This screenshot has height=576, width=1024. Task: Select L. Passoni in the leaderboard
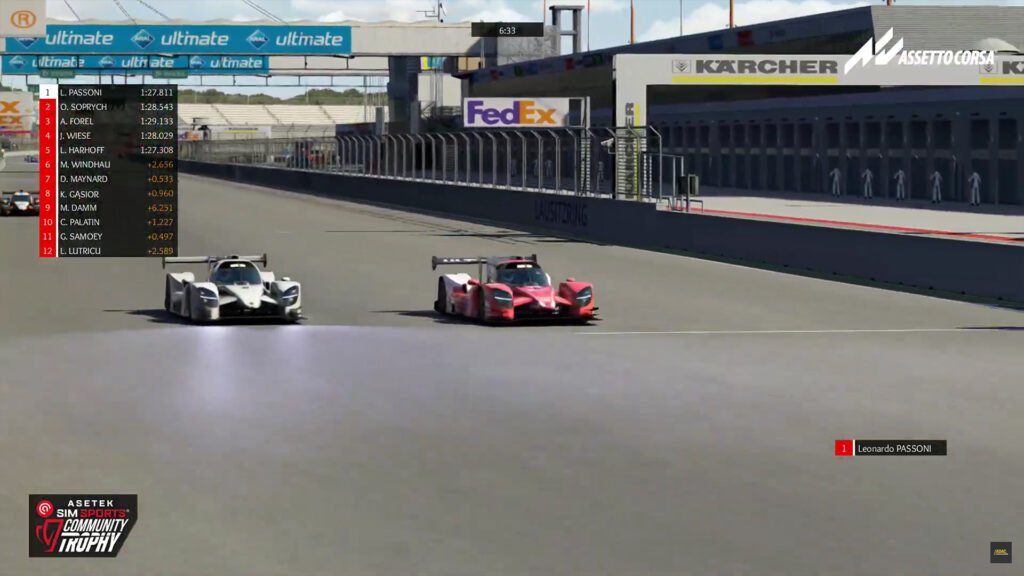(x=108, y=92)
